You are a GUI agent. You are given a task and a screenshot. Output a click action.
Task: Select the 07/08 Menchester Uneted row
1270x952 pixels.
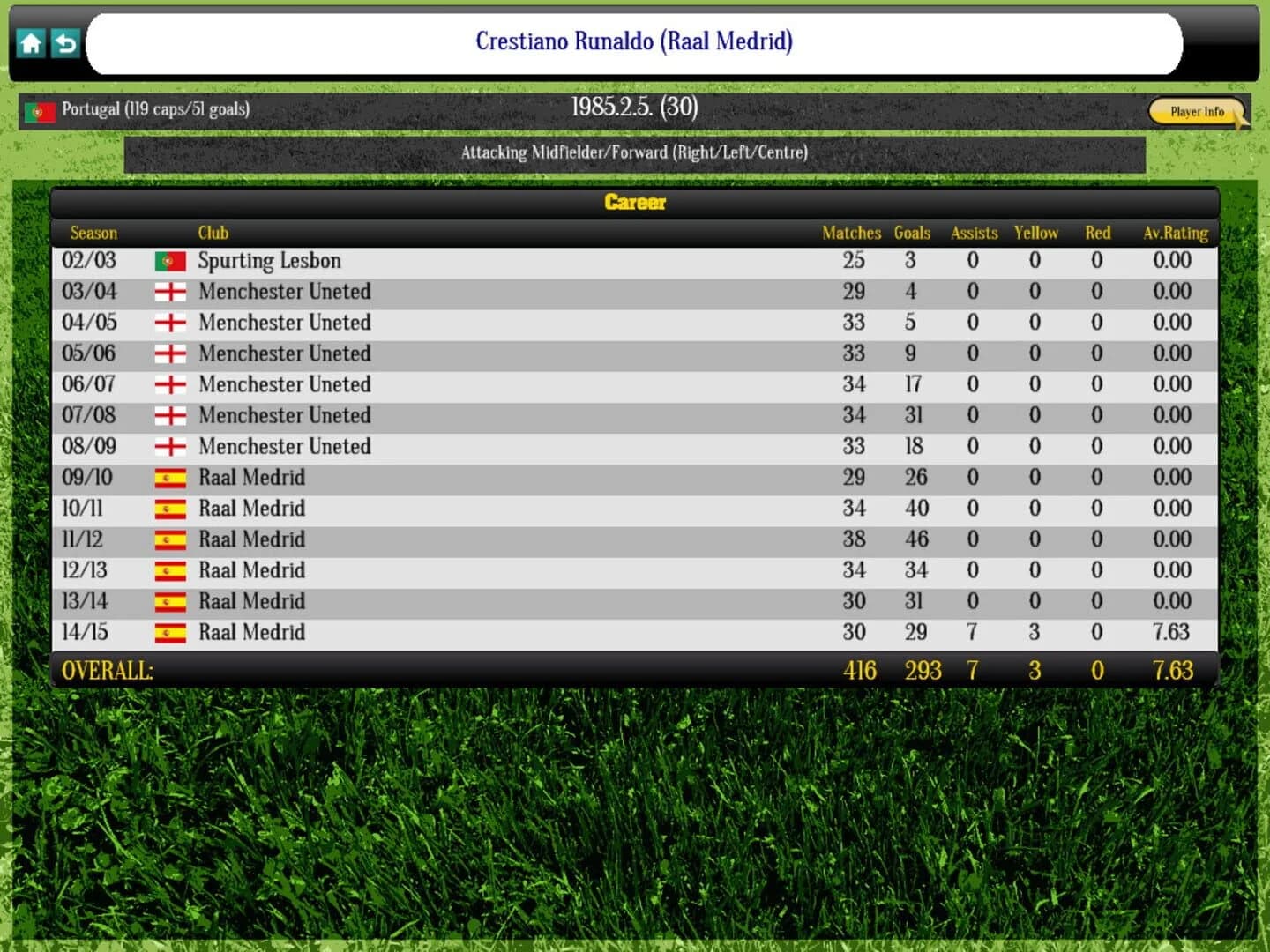(x=529, y=415)
